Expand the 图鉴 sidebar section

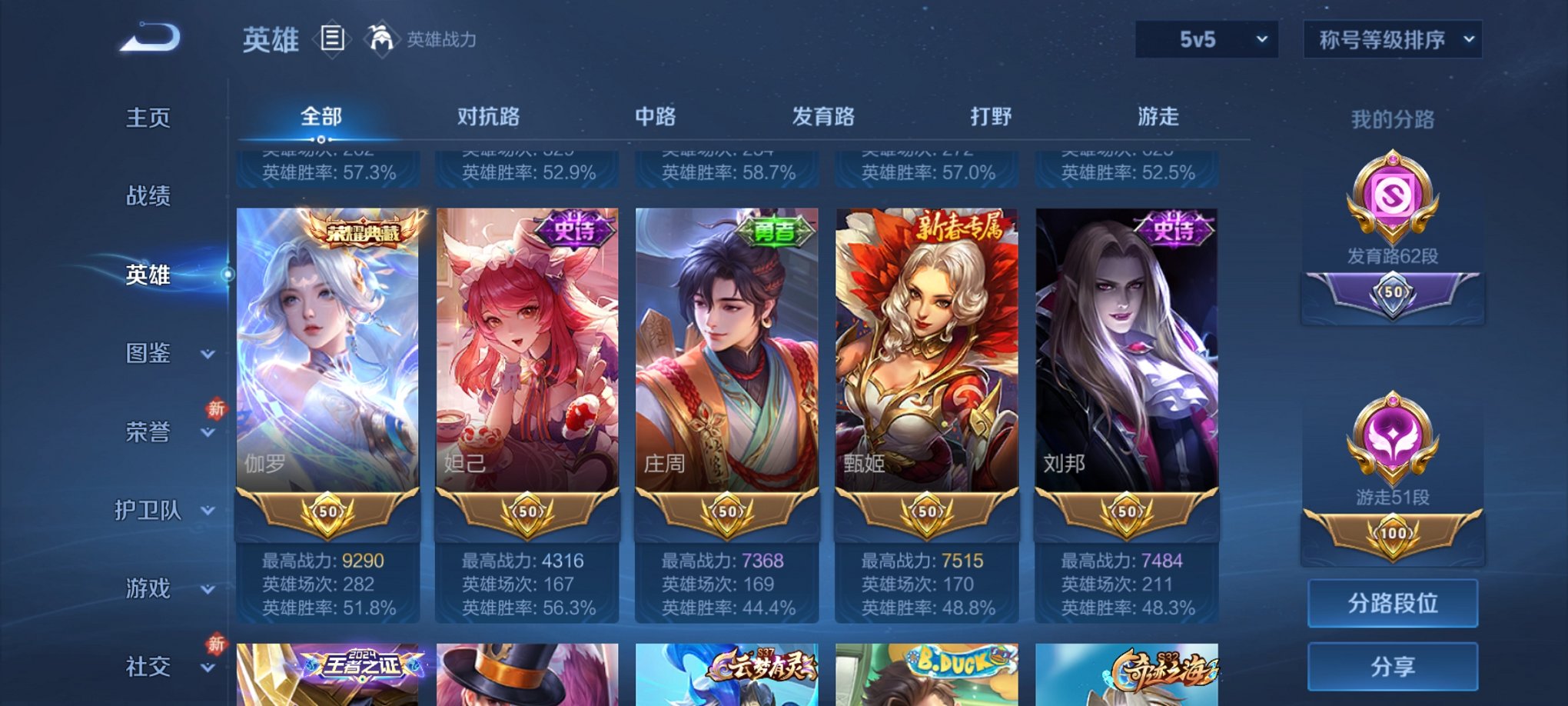(x=151, y=355)
